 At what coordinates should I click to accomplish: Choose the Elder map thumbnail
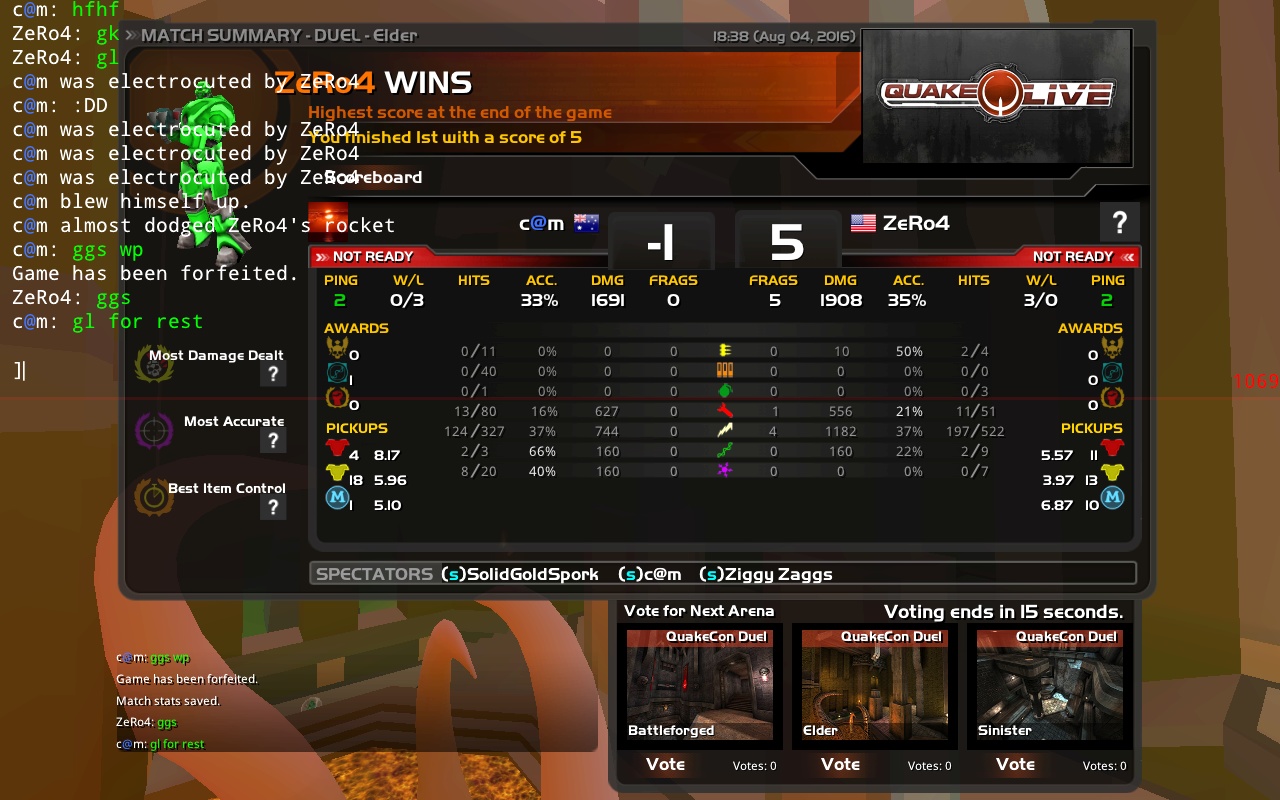875,685
